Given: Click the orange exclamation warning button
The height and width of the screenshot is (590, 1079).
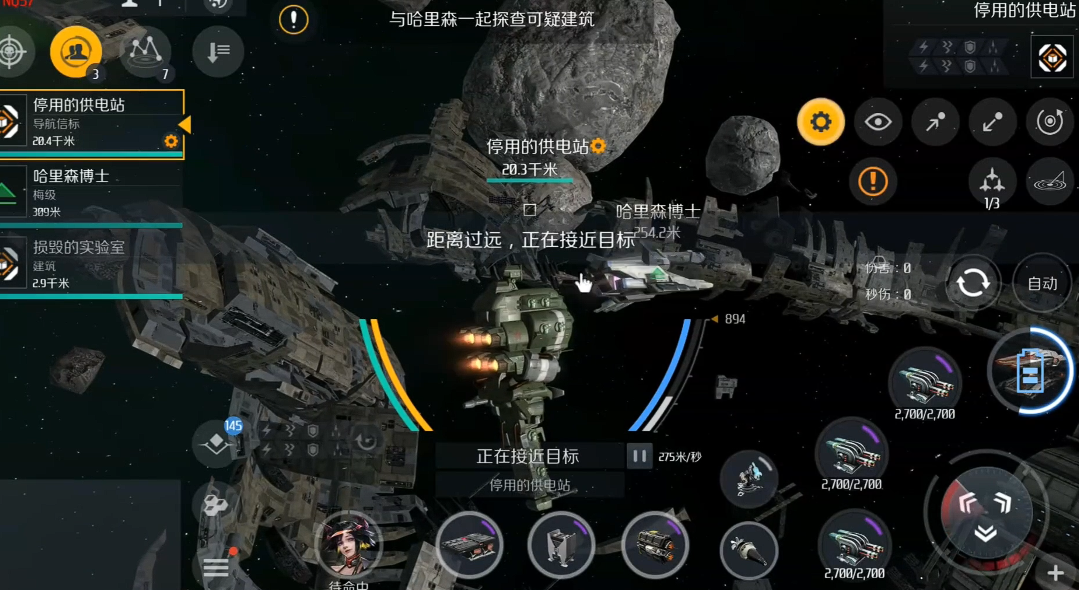Looking at the screenshot, I should point(873,181).
